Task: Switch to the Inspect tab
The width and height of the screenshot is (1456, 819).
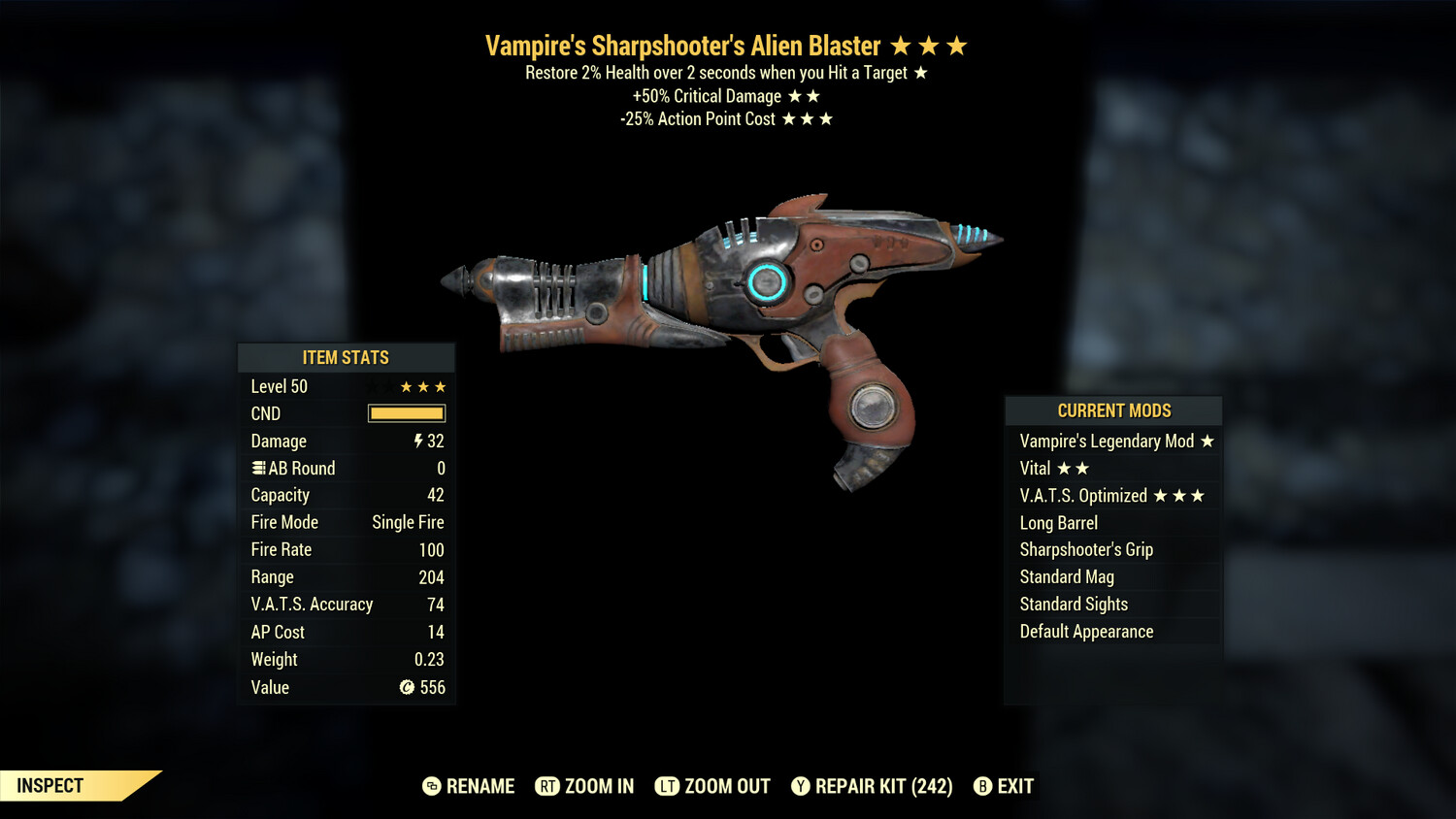Action: point(49,785)
